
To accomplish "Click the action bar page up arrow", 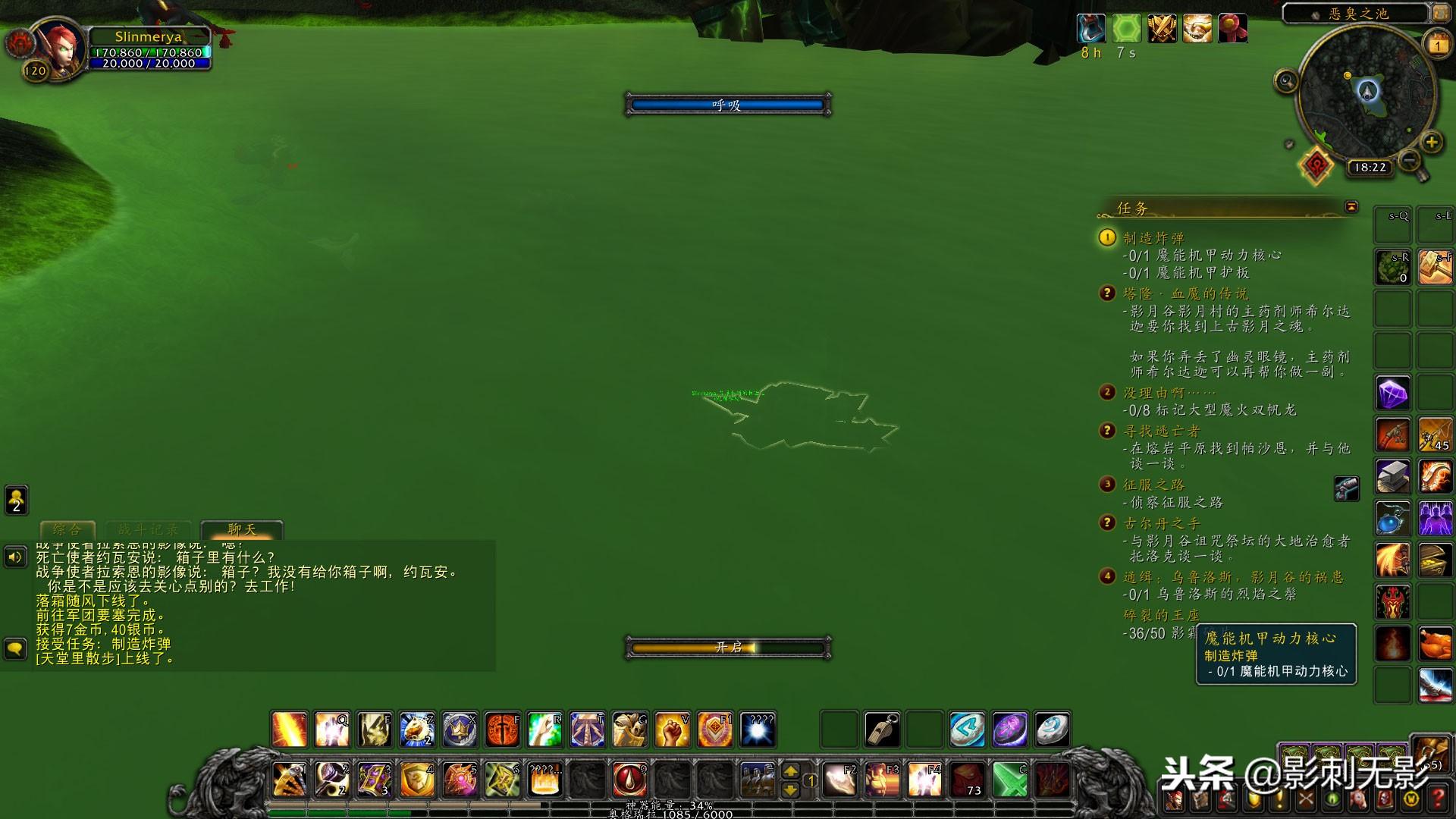I will [x=790, y=770].
